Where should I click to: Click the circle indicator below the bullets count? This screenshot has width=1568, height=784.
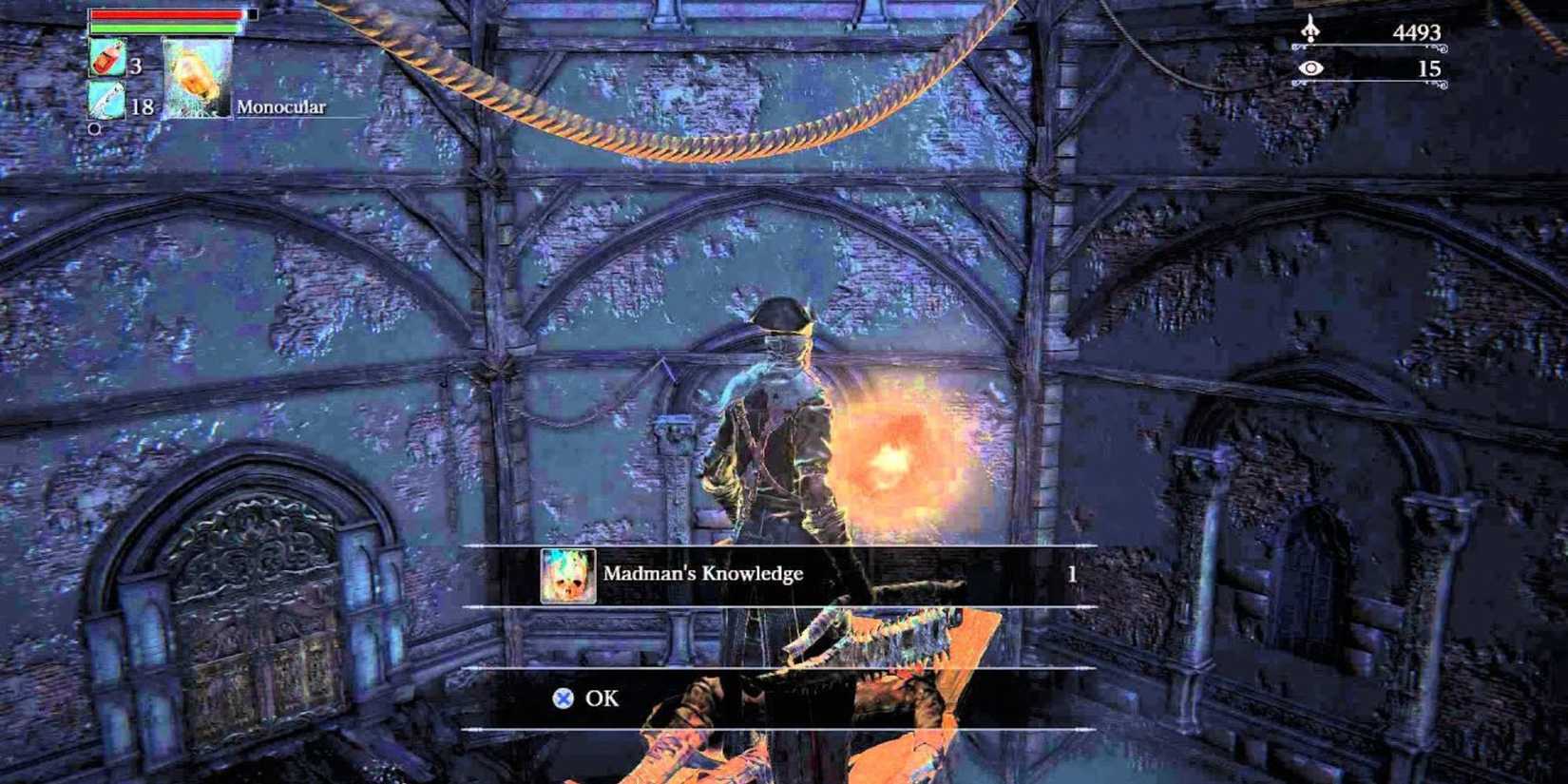[94, 125]
